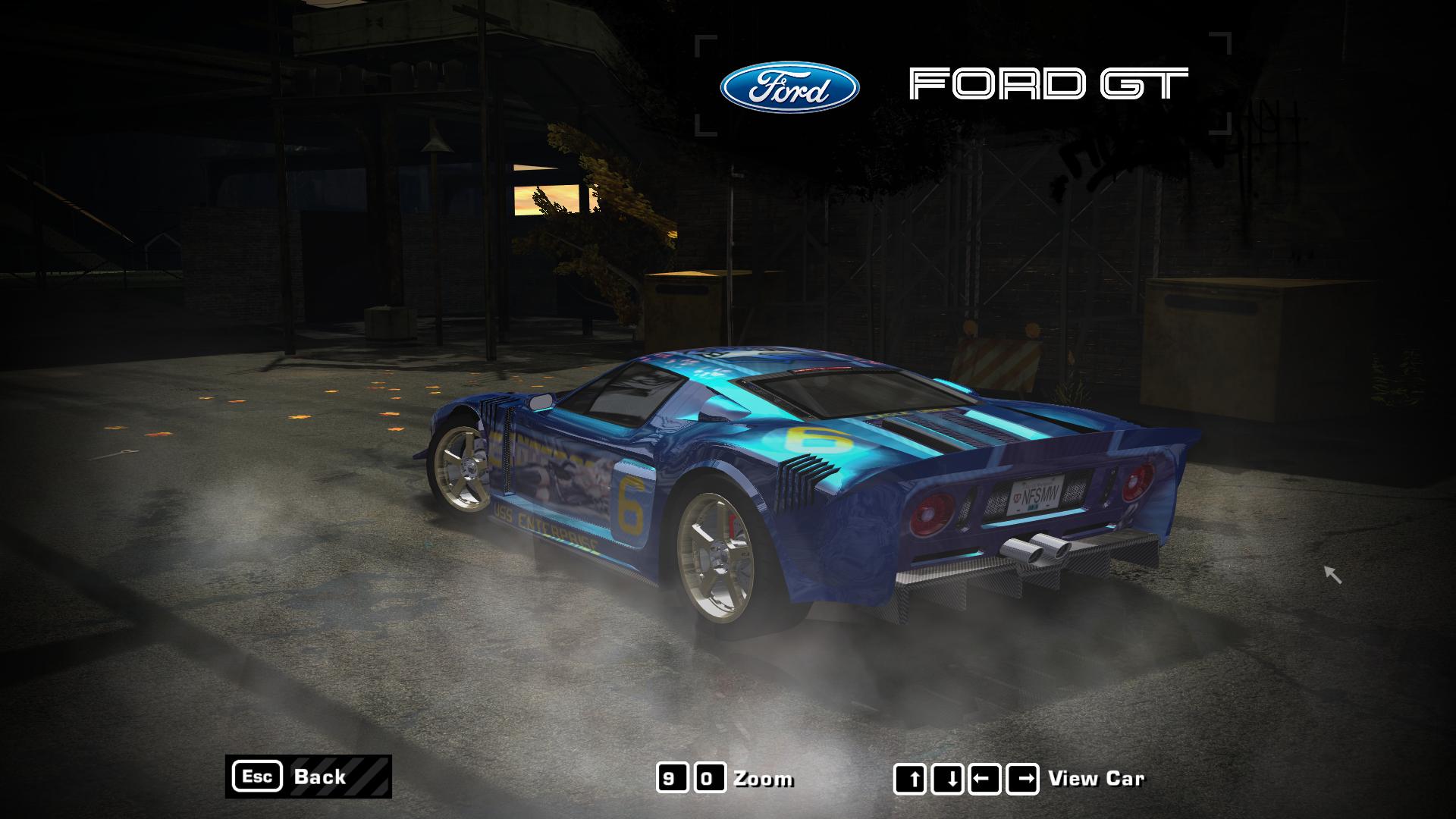Click the viewfinder corner bracket top right
This screenshot has height=819, width=1456.
click(x=1222, y=38)
